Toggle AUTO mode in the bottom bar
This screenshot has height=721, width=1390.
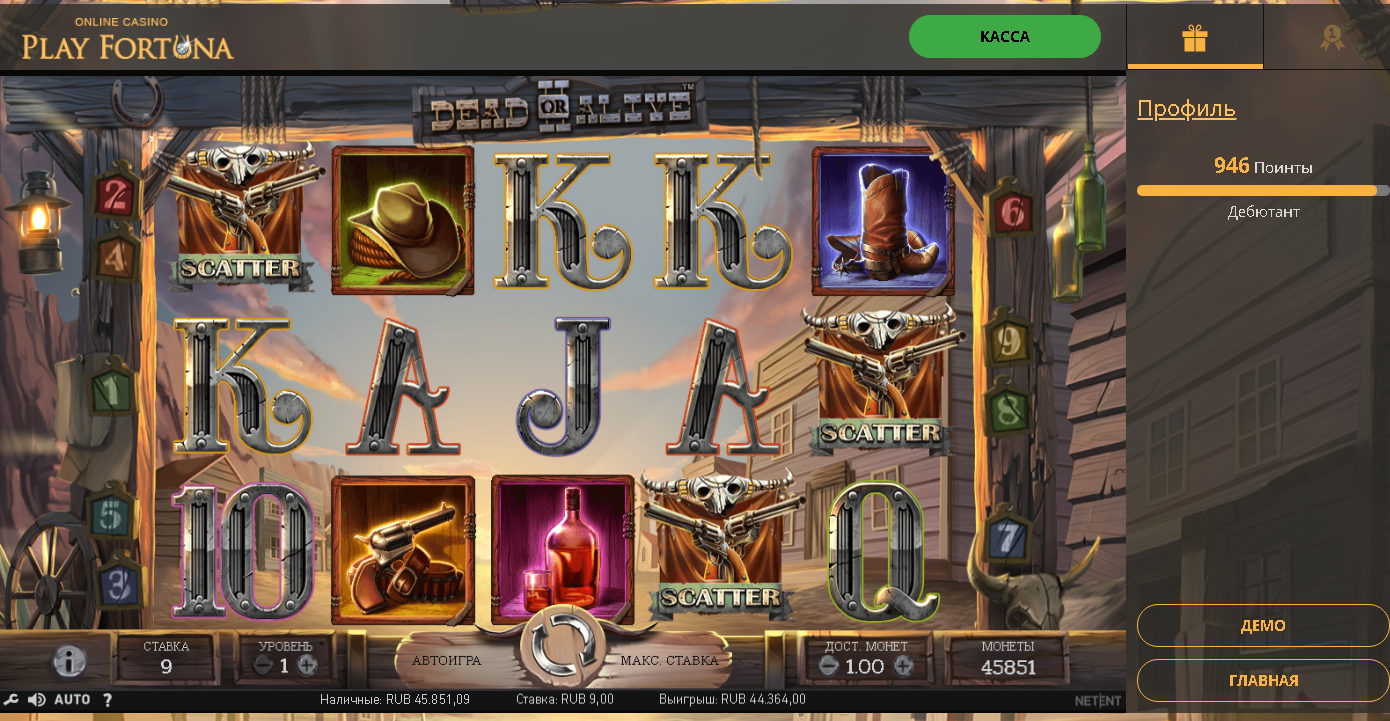70,700
